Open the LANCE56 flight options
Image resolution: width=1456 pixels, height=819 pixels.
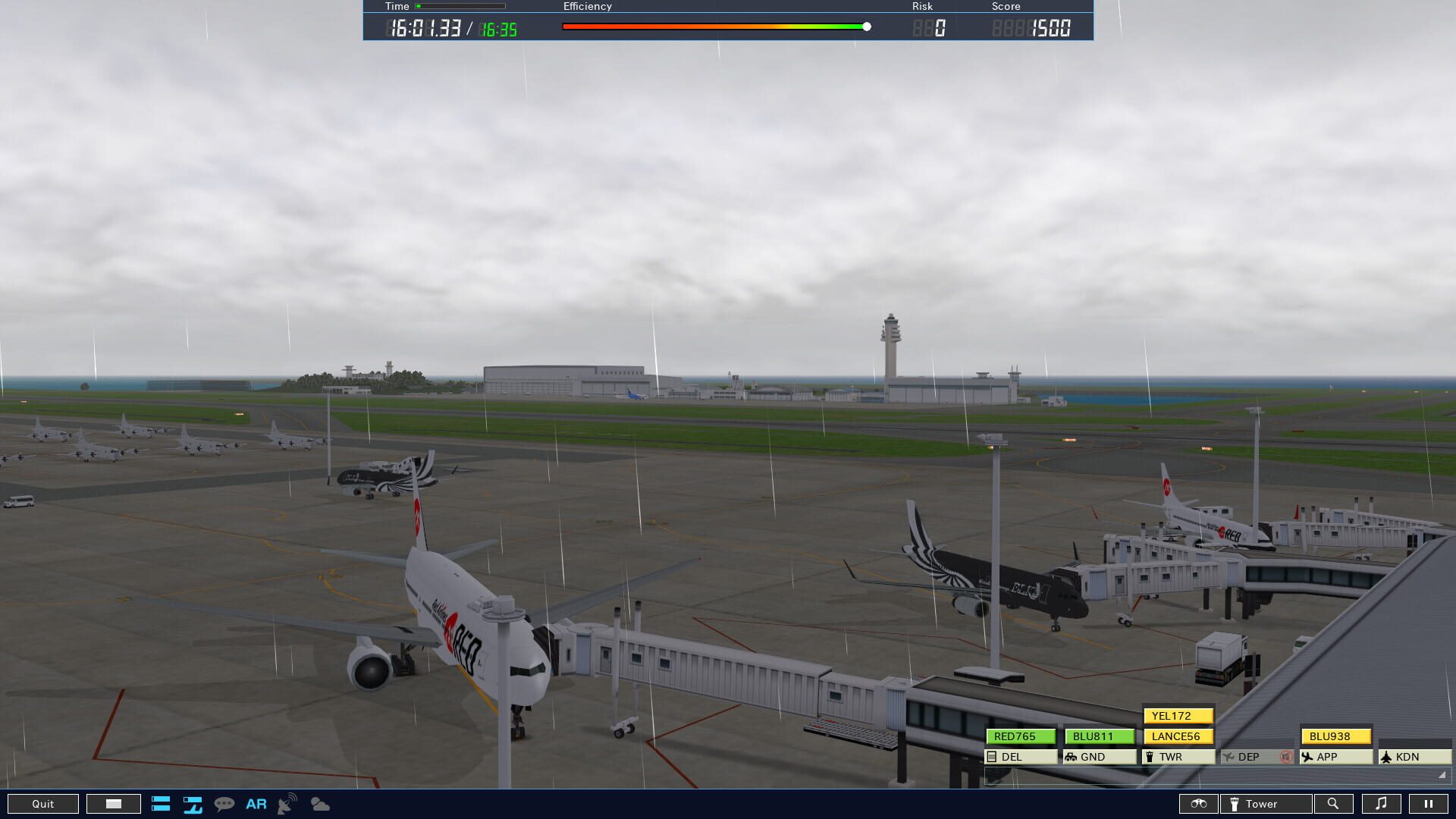pos(1178,736)
